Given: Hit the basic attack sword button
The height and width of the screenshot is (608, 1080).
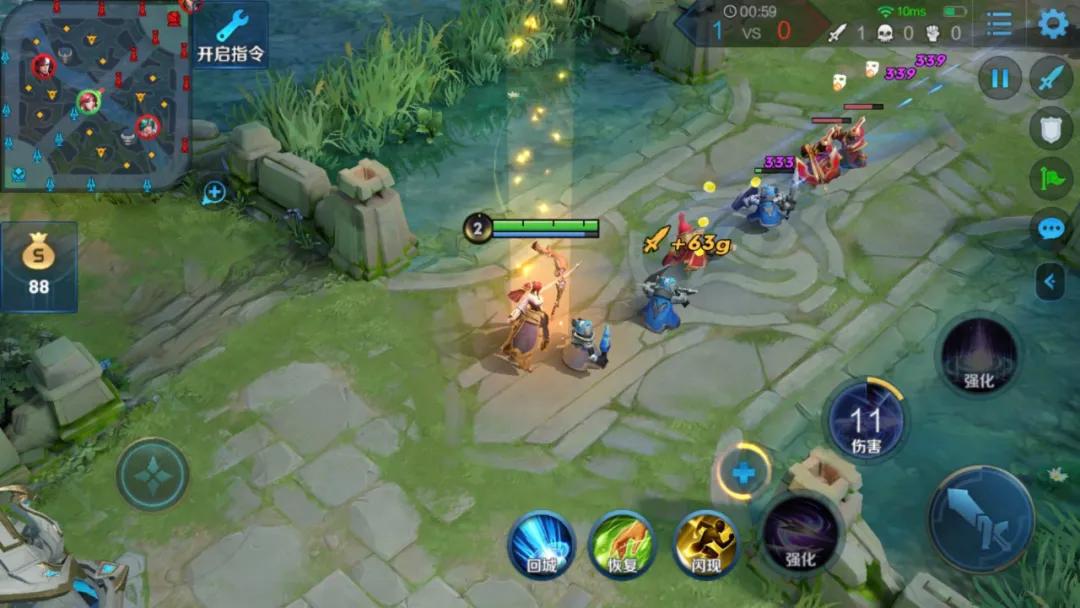Looking at the screenshot, I should tap(981, 519).
